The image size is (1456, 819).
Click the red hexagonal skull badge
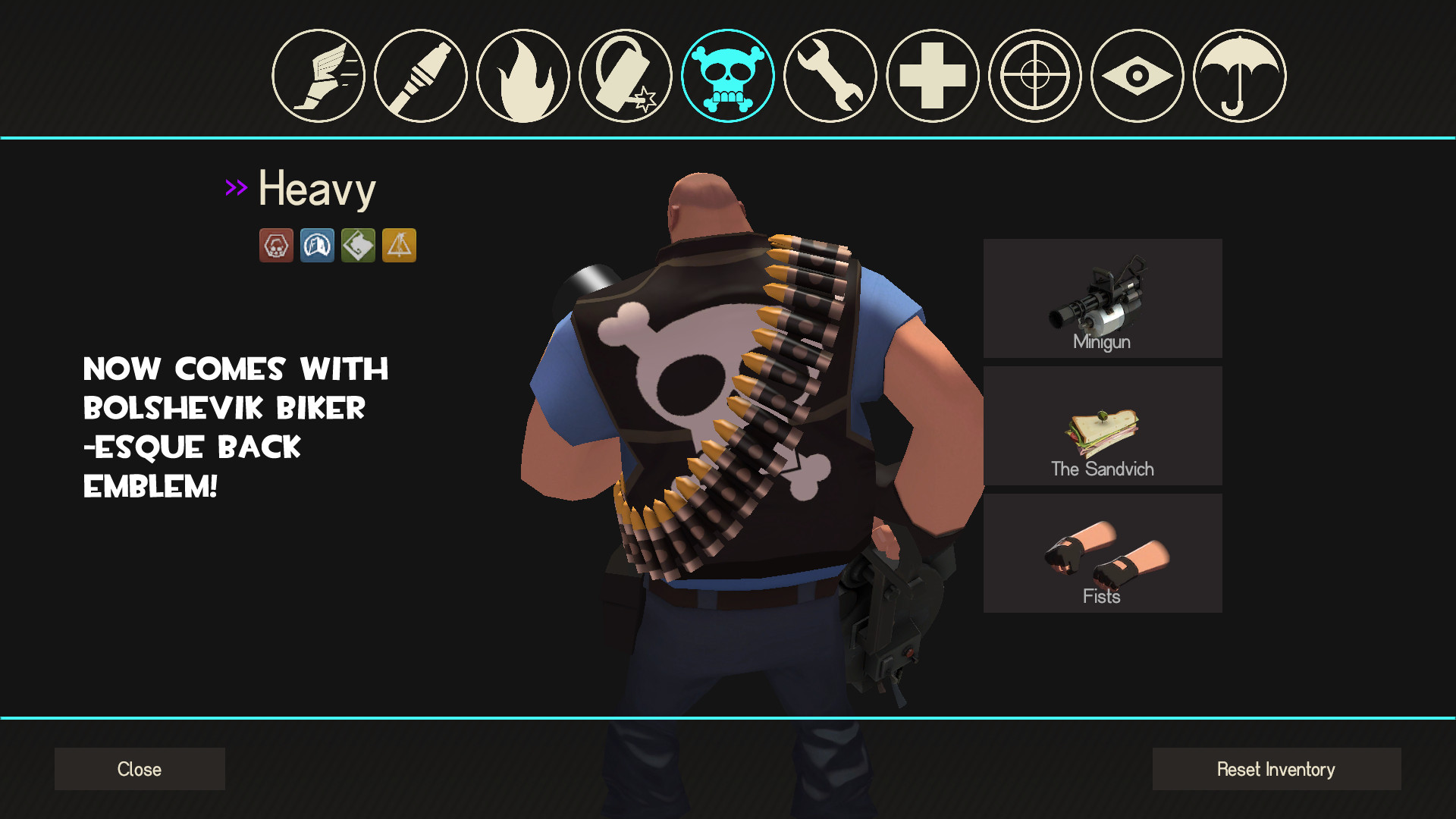tap(276, 245)
